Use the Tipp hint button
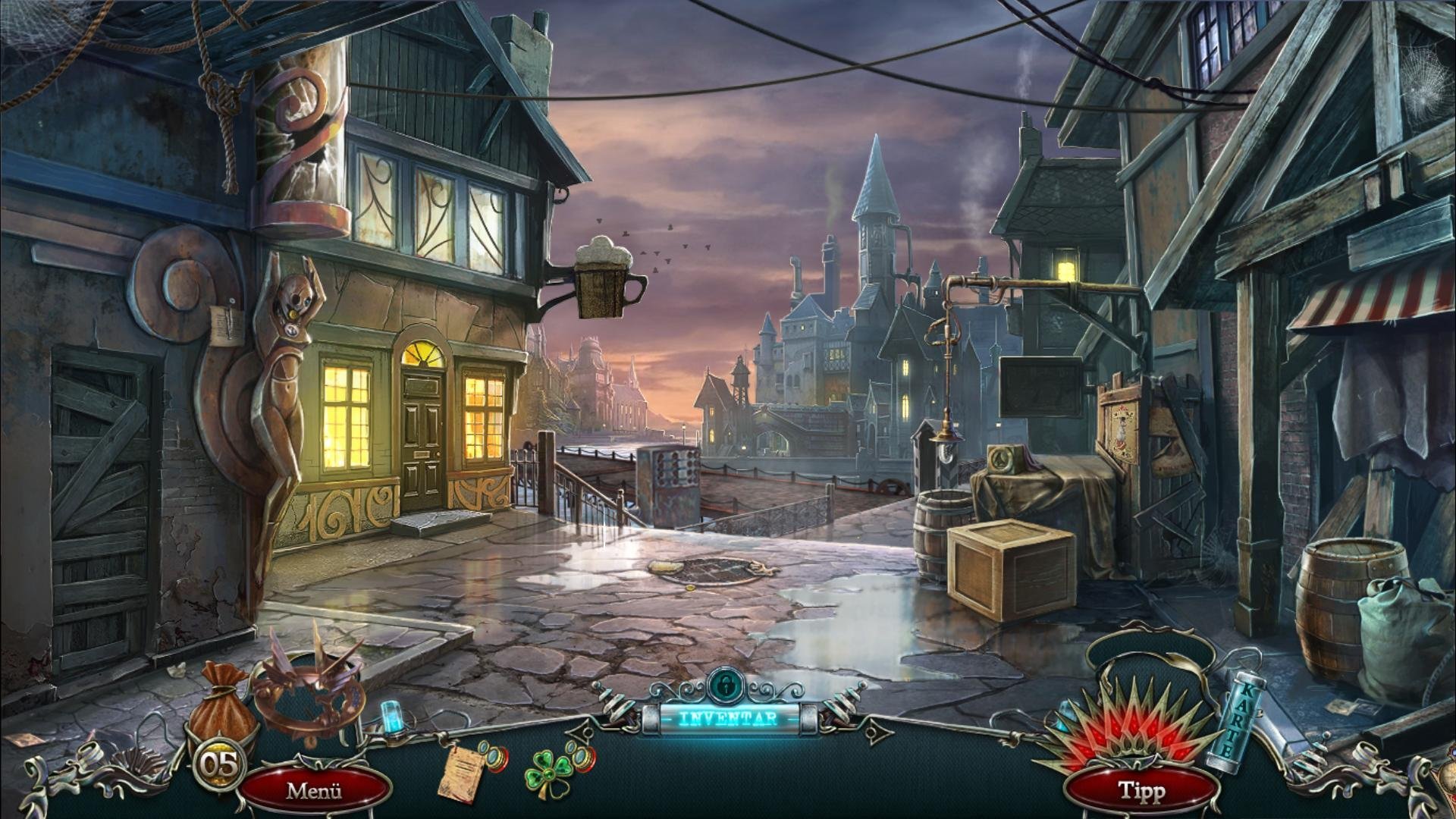The image size is (1456, 819). pos(1141,791)
